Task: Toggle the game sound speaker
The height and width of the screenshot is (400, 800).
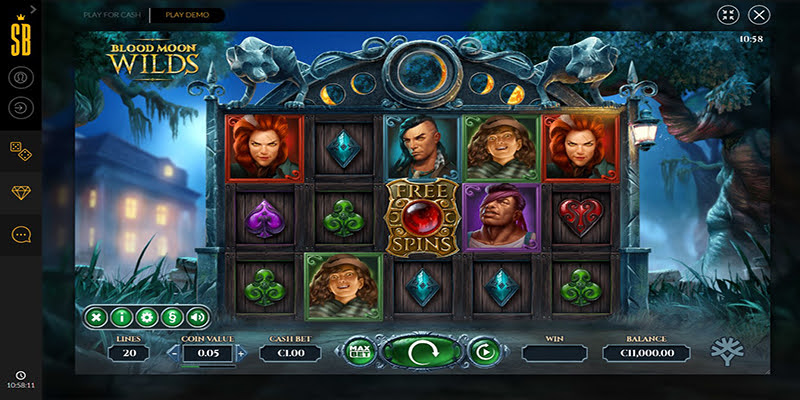Action: [197, 318]
